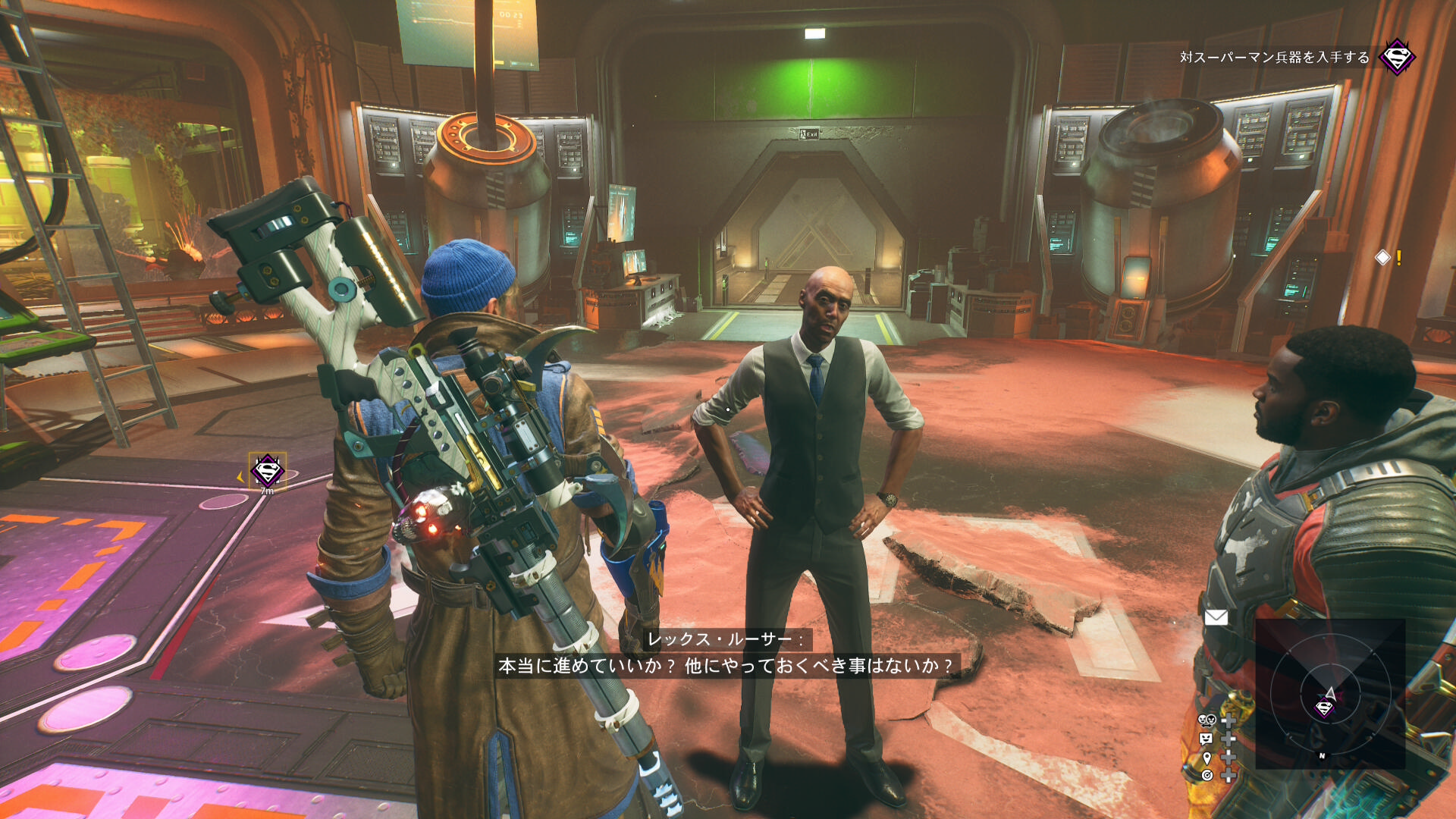
Task: Select the map pin ping icon
Action: 1207,758
